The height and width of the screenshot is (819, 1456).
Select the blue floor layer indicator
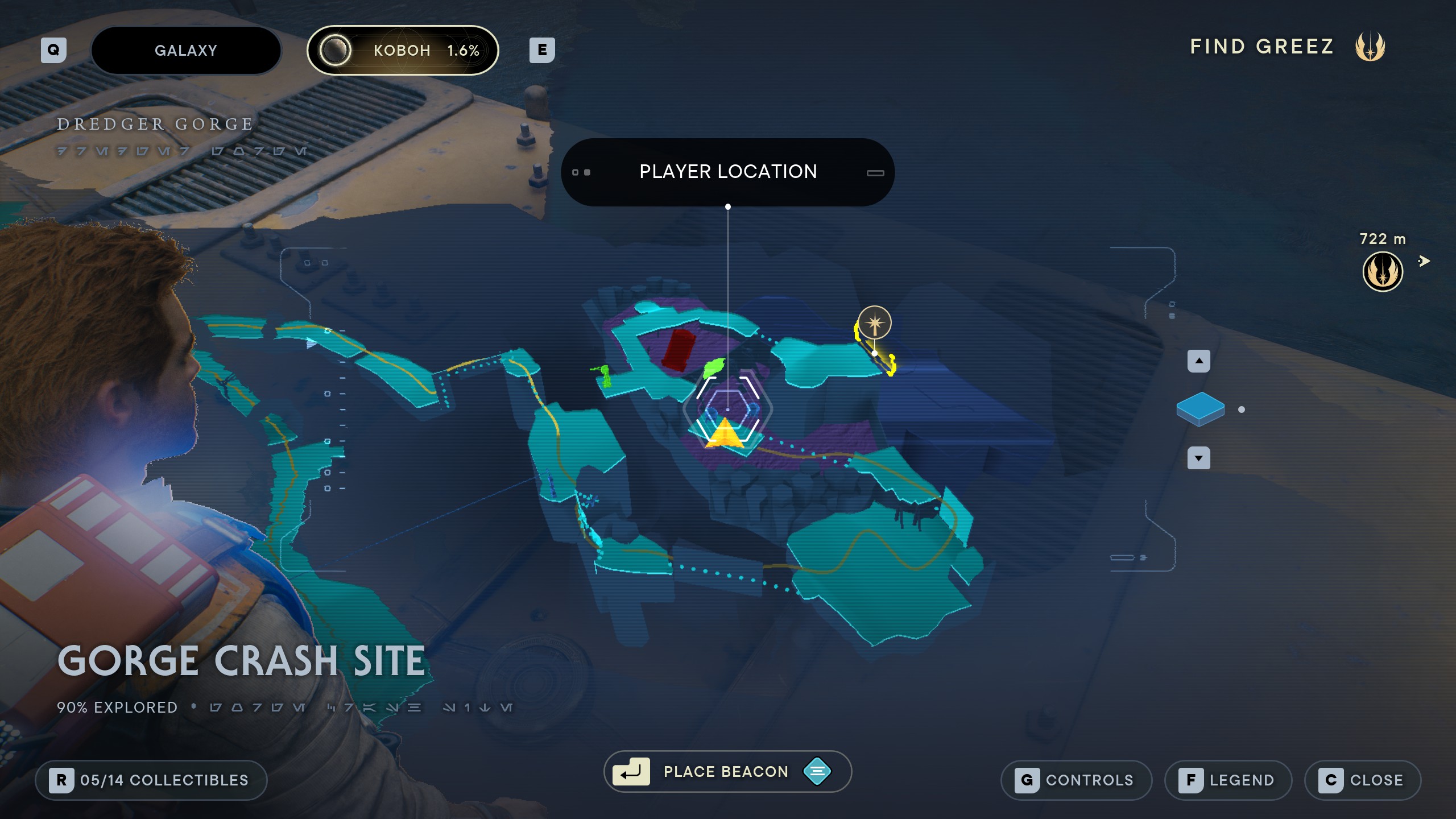[1200, 409]
